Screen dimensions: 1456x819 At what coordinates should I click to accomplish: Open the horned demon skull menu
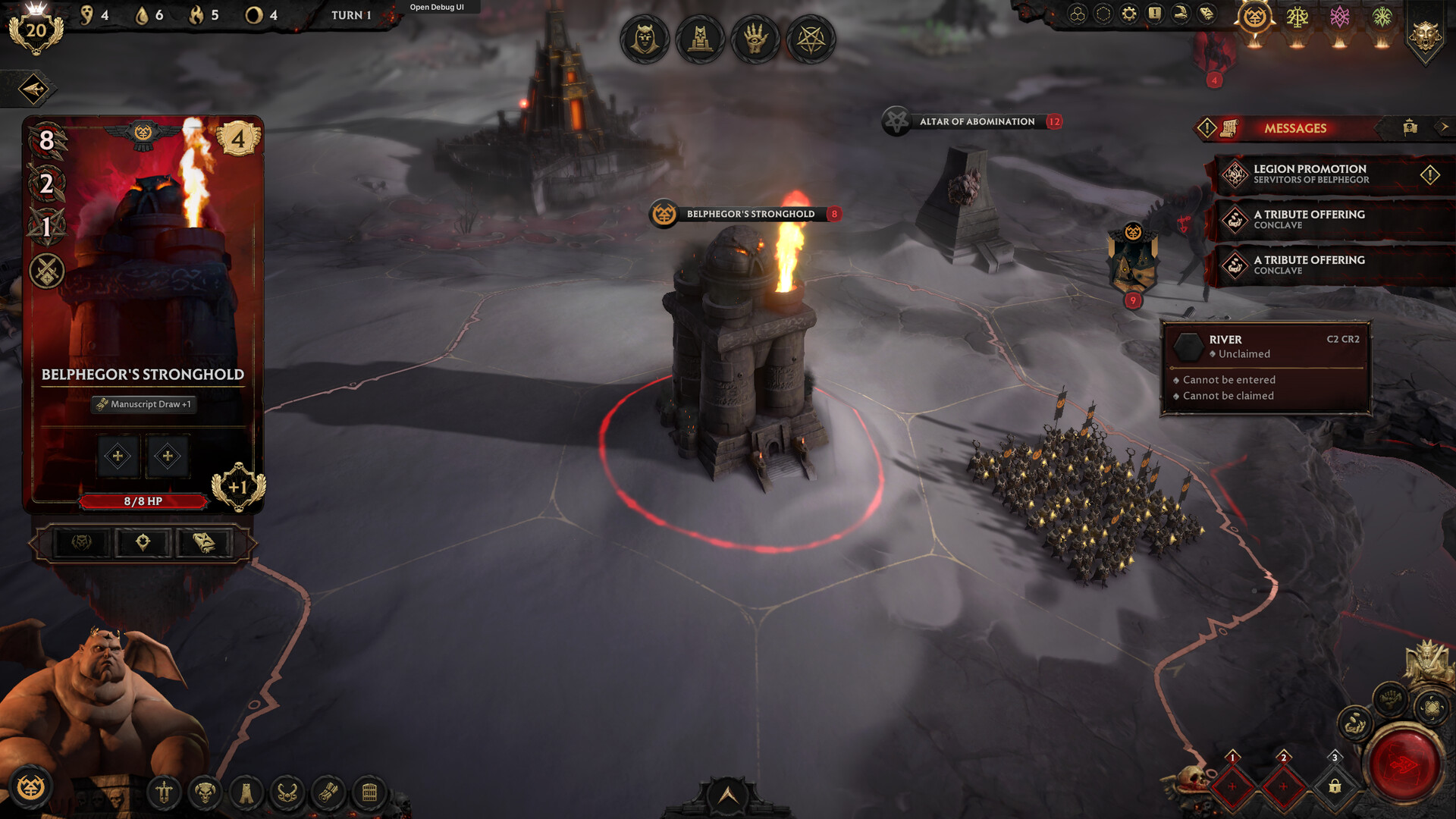click(x=205, y=793)
